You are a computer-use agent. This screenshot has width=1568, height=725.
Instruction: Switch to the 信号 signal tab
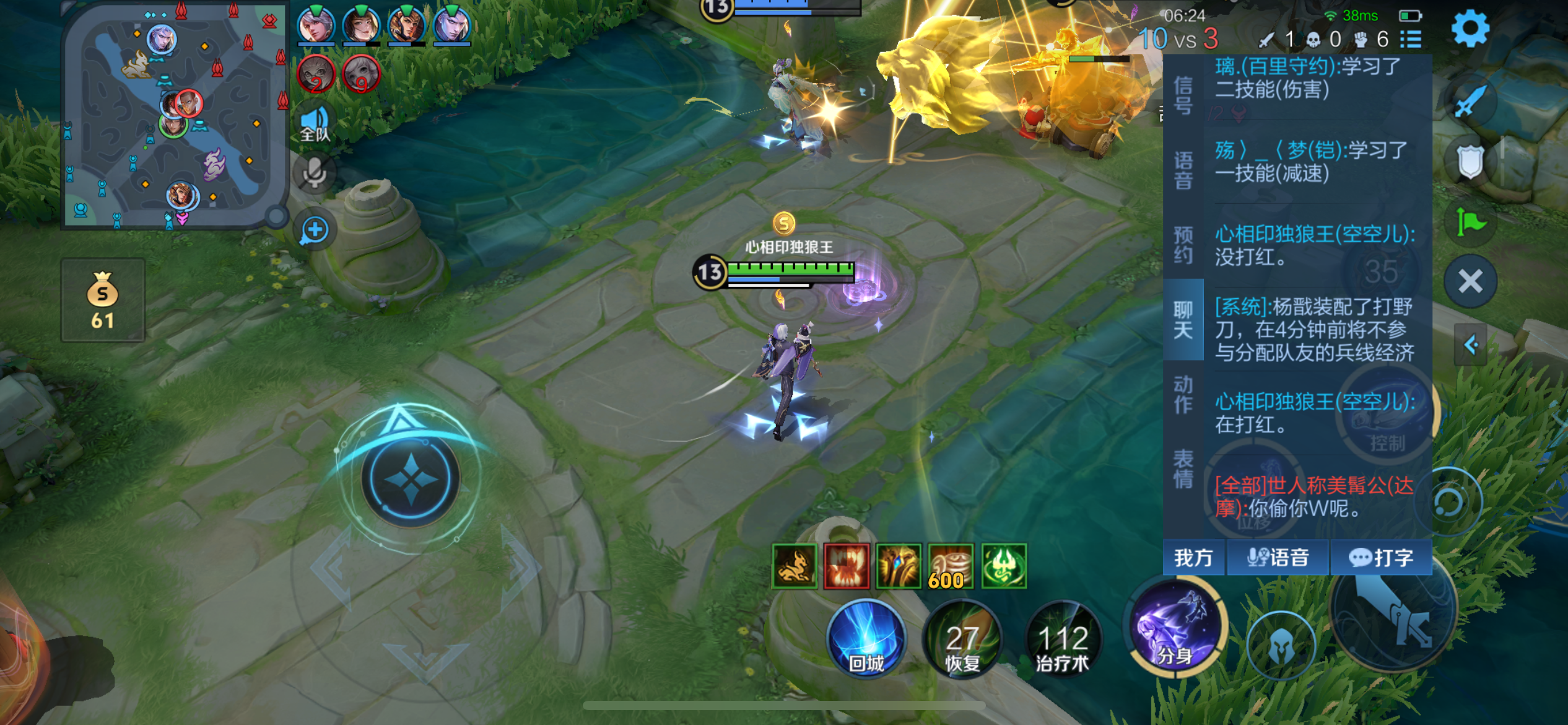click(x=1183, y=95)
